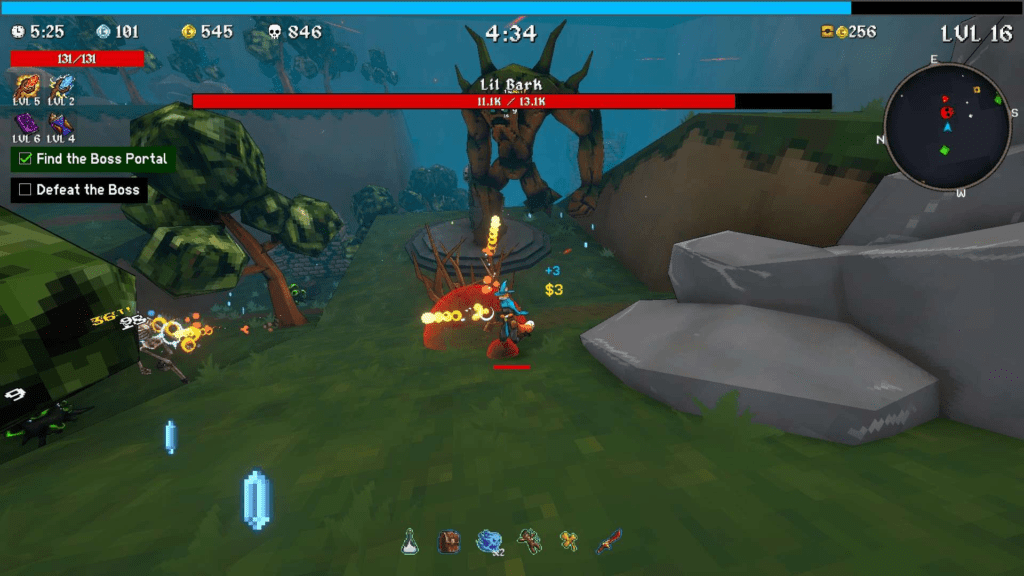This screenshot has height=576, width=1024.
Task: Select the white potion flask item
Action: tap(410, 542)
